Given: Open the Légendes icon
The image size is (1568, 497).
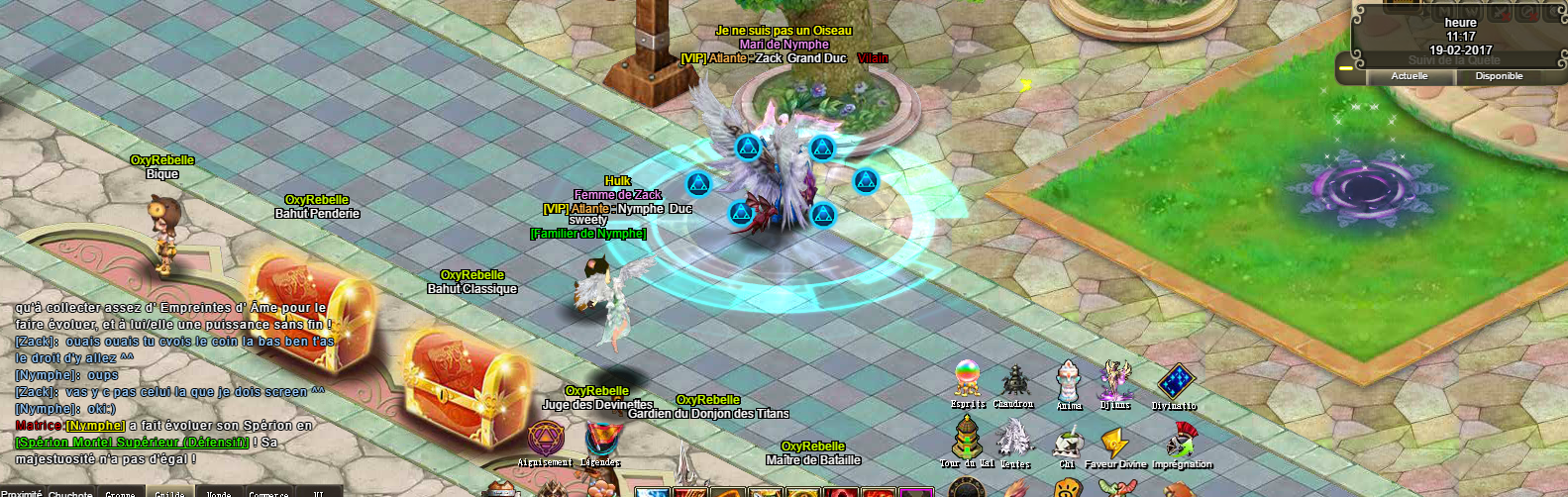Looking at the screenshot, I should pyautogui.click(x=600, y=440).
